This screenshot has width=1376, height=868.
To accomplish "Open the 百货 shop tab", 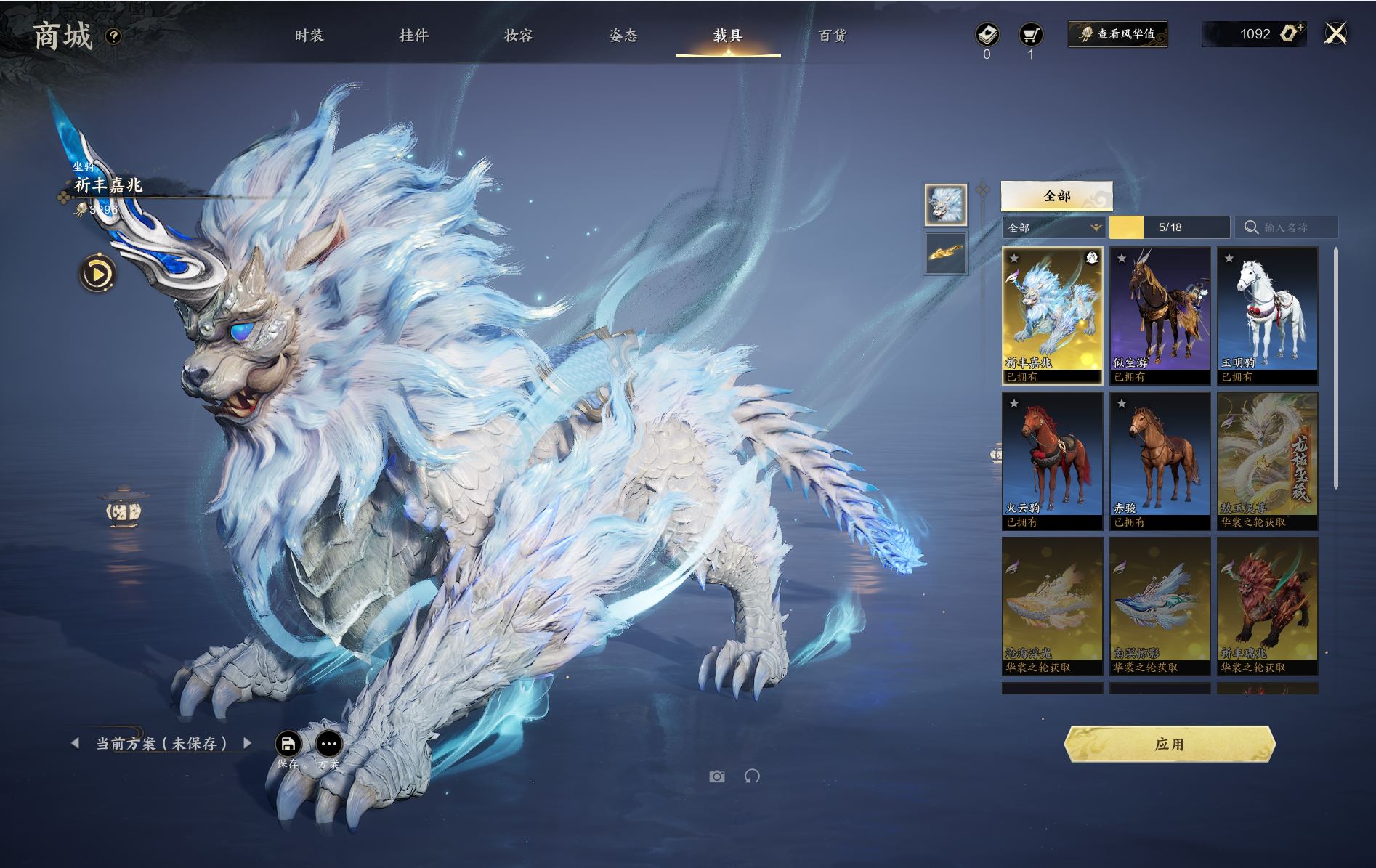I will click(833, 36).
